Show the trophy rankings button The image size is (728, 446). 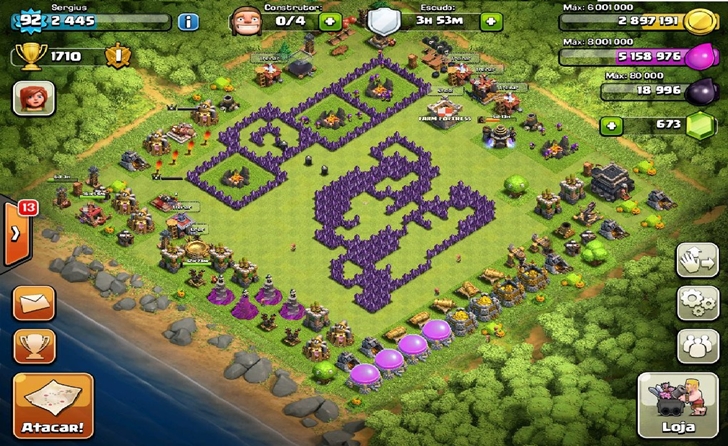tap(33, 346)
